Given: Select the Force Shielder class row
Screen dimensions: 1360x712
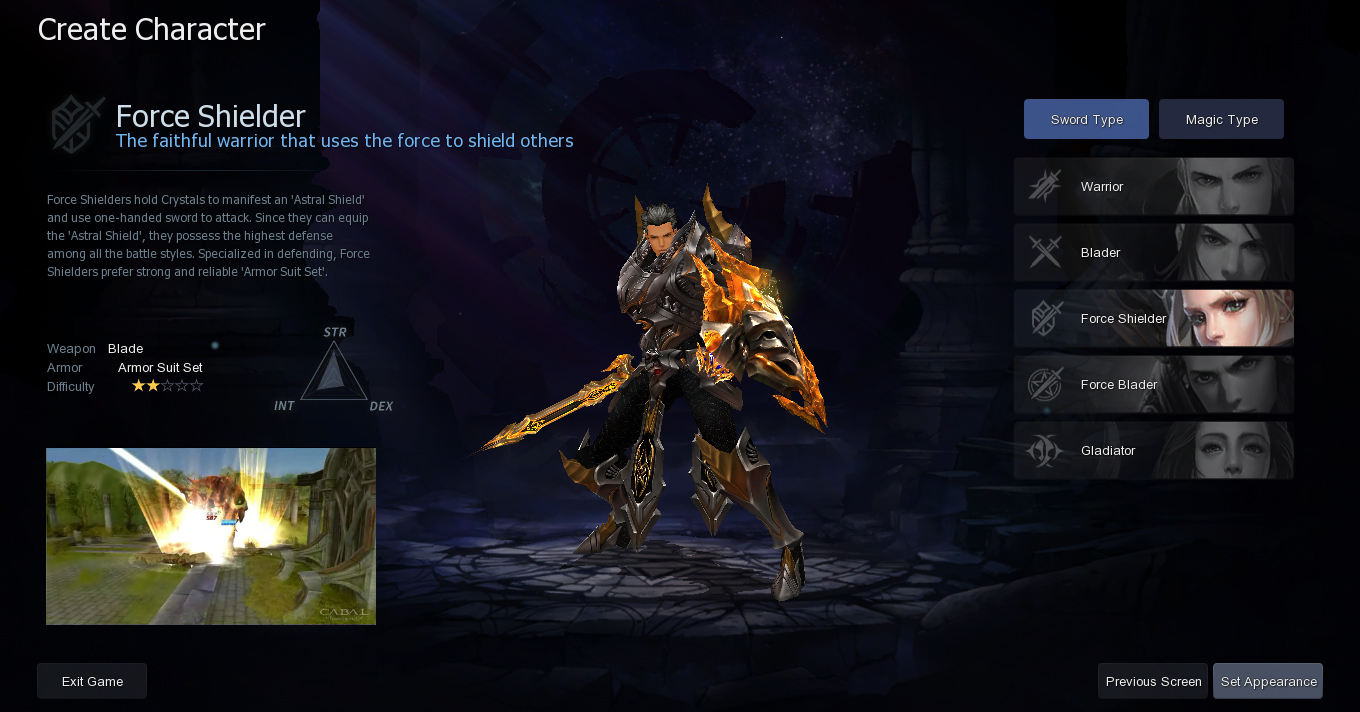Looking at the screenshot, I should click(x=1153, y=319).
